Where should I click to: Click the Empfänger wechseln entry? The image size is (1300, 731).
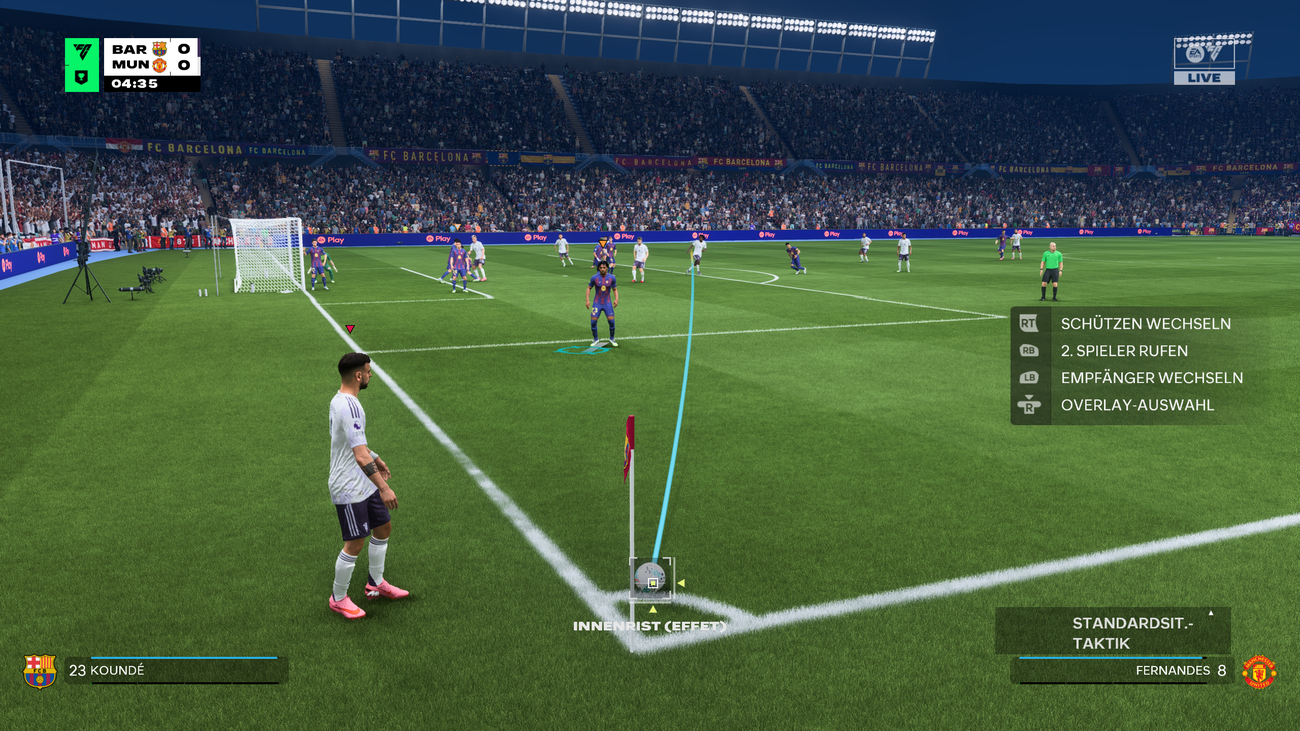point(1151,378)
